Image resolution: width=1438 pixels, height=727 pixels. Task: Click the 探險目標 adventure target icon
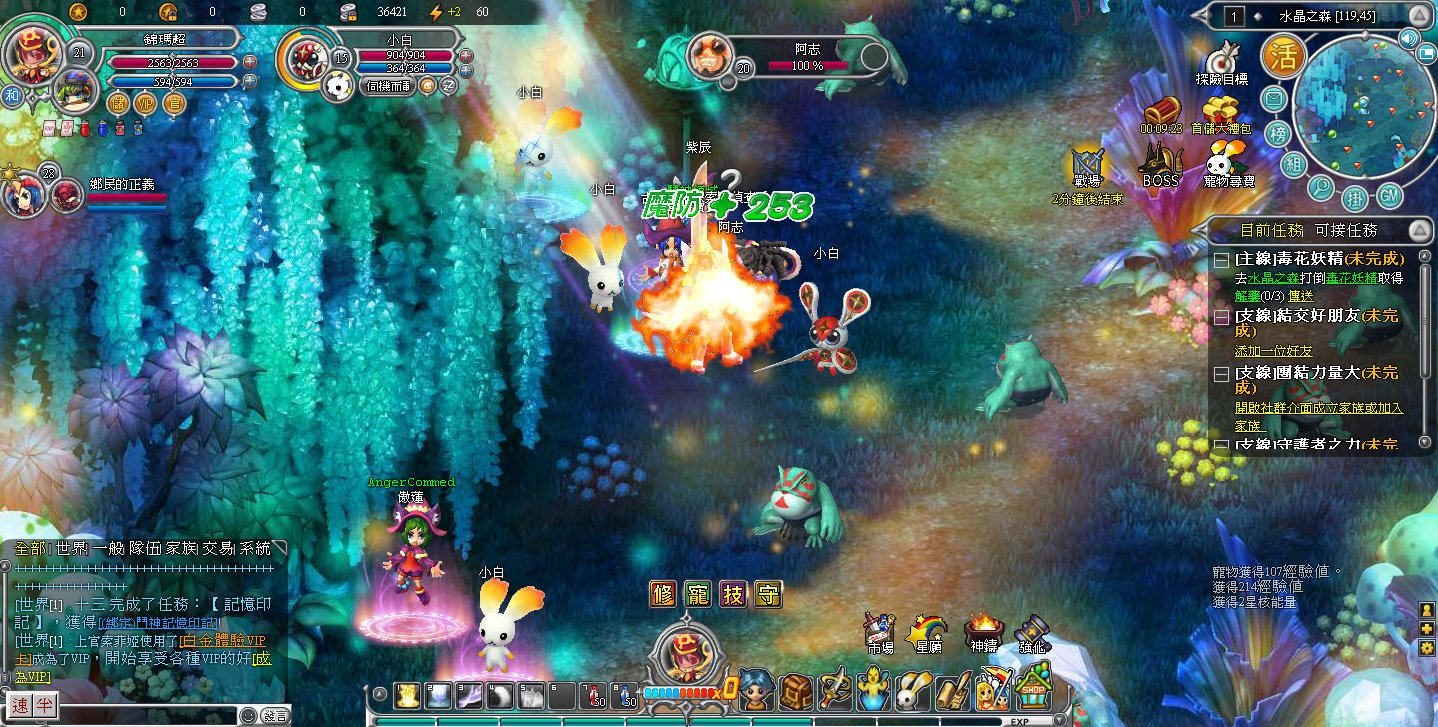point(1221,63)
